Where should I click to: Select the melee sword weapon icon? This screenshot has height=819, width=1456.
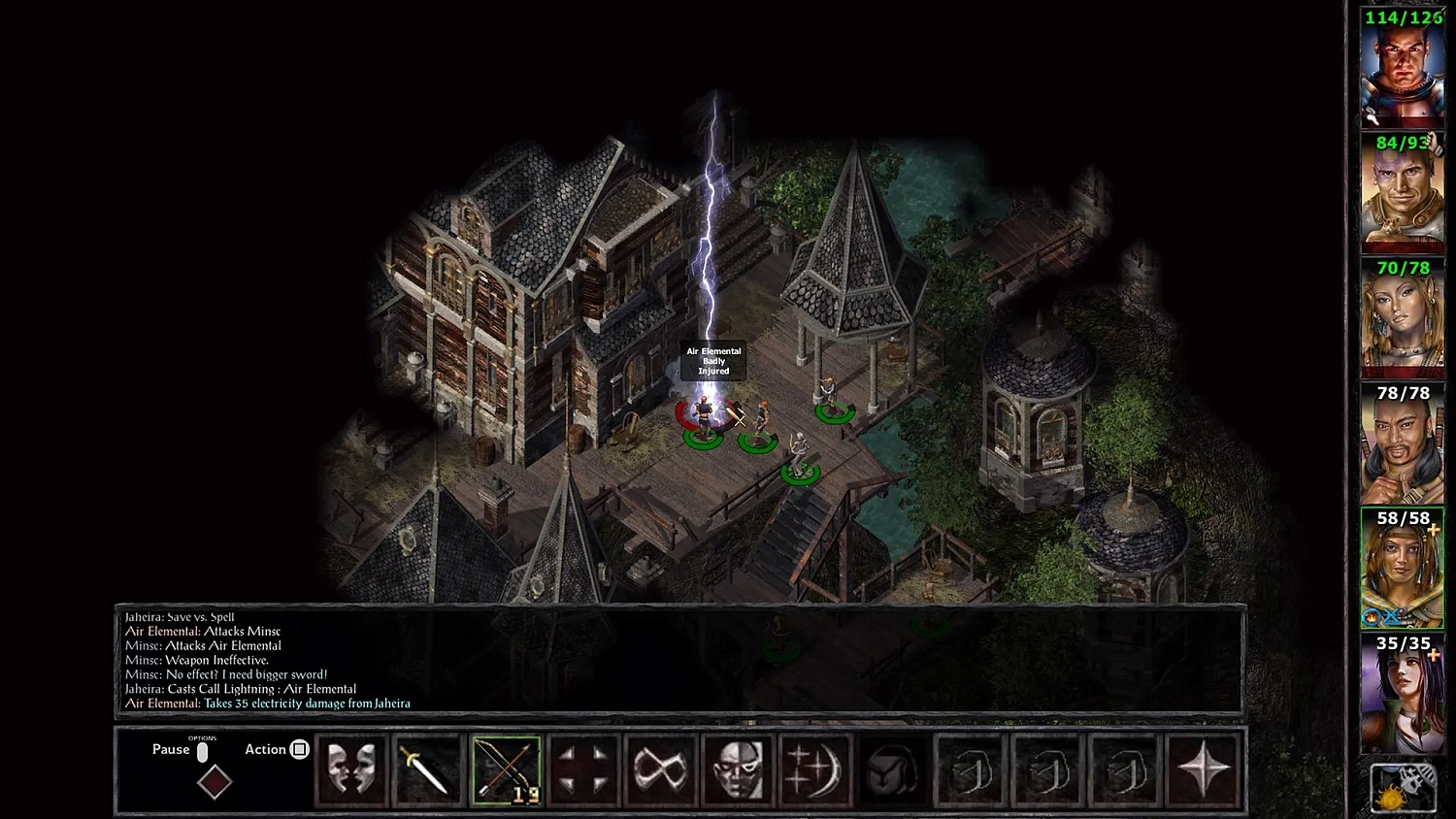pyautogui.click(x=427, y=770)
